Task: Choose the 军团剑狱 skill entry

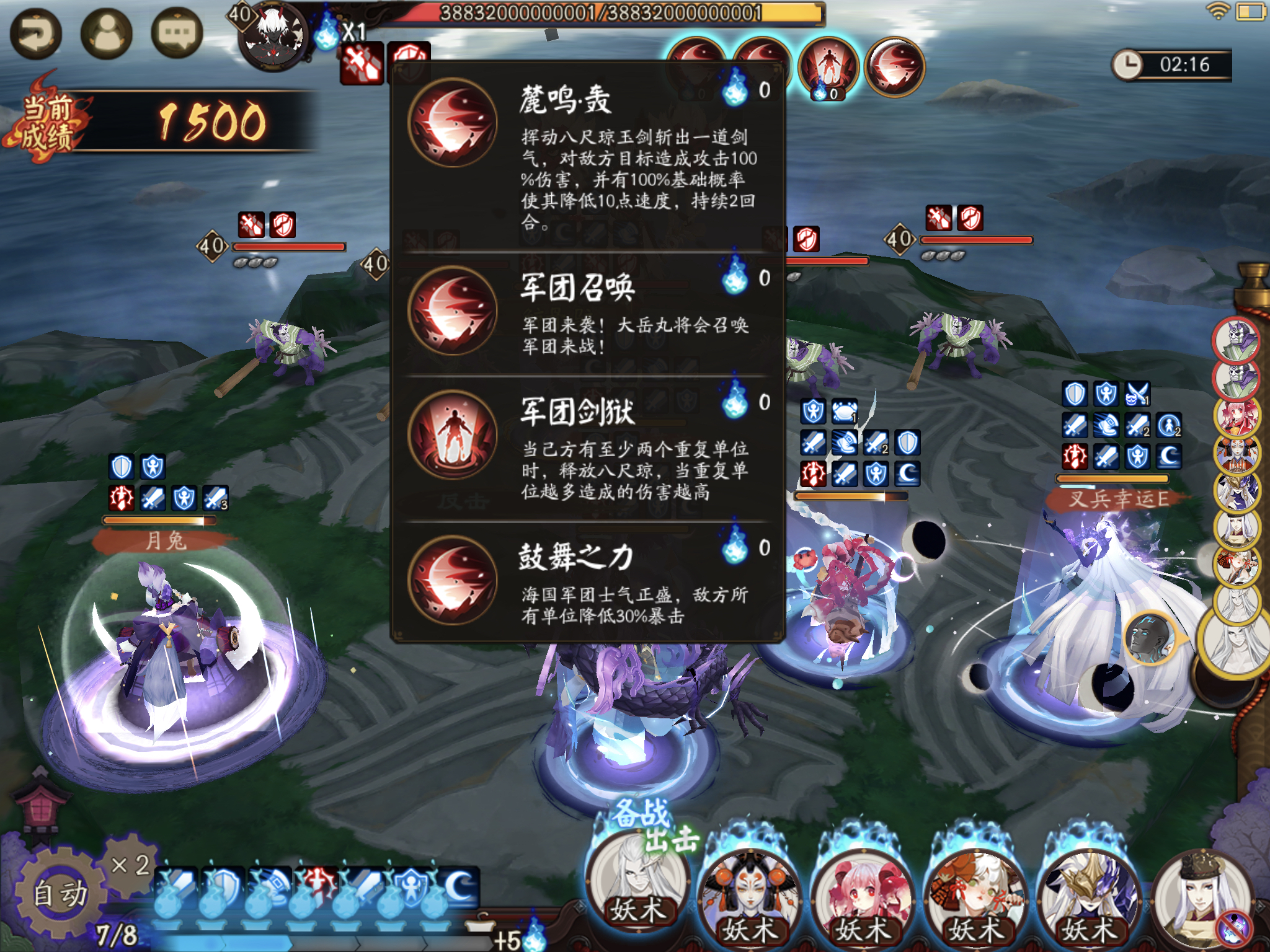Action: tap(588, 447)
